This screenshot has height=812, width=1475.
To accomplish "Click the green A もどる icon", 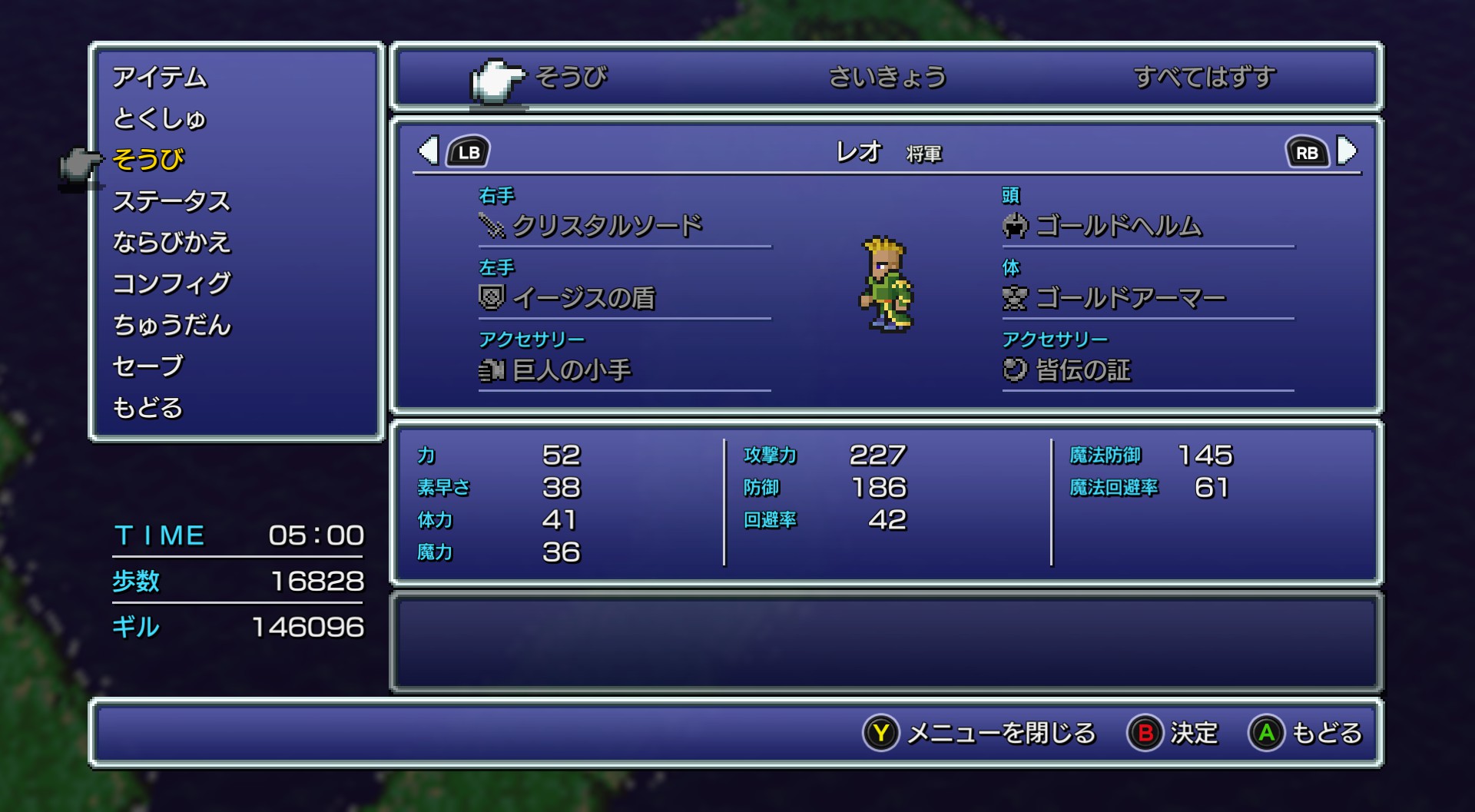I will 1267,734.
